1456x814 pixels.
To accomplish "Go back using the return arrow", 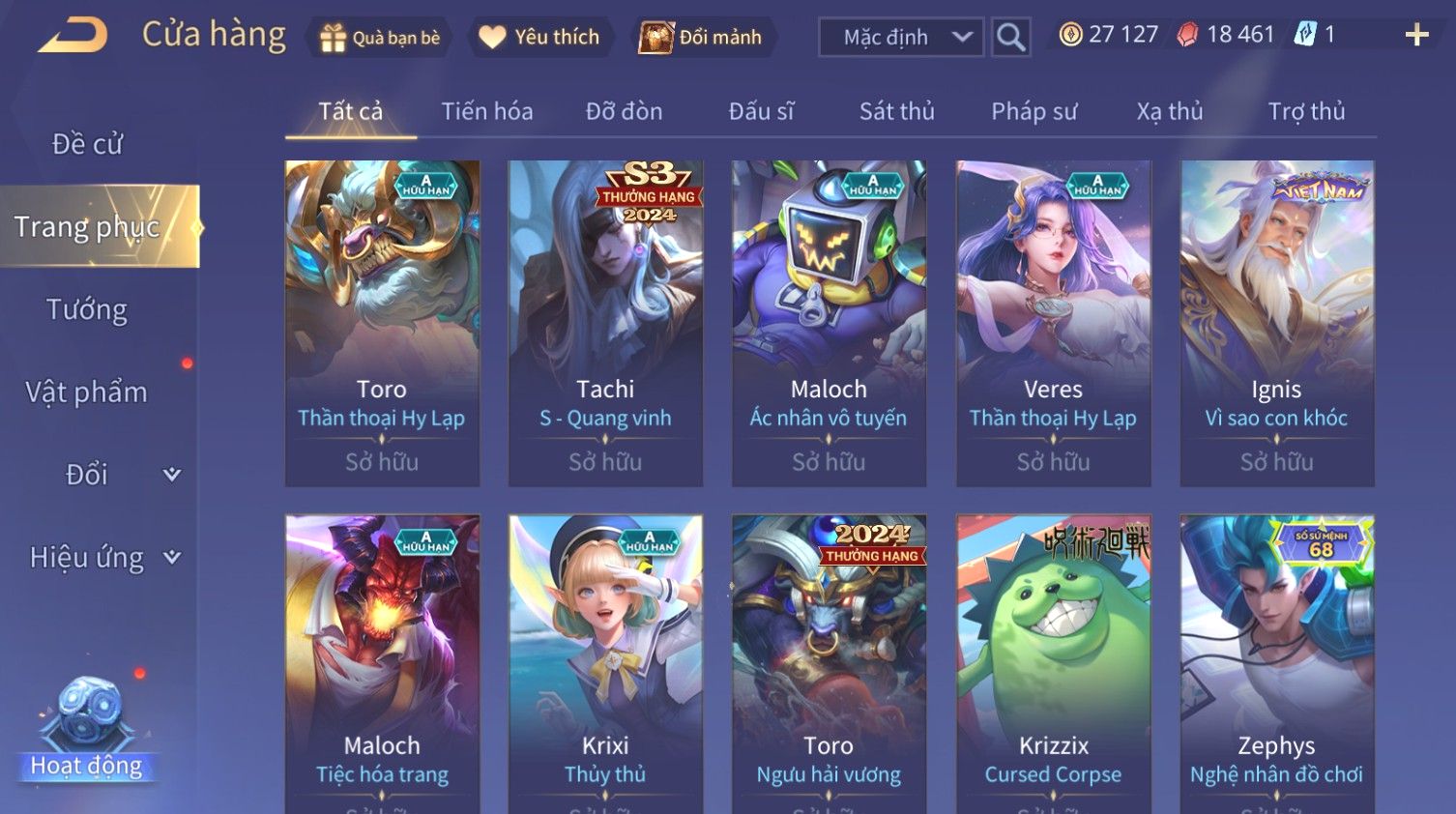I will pos(73,36).
